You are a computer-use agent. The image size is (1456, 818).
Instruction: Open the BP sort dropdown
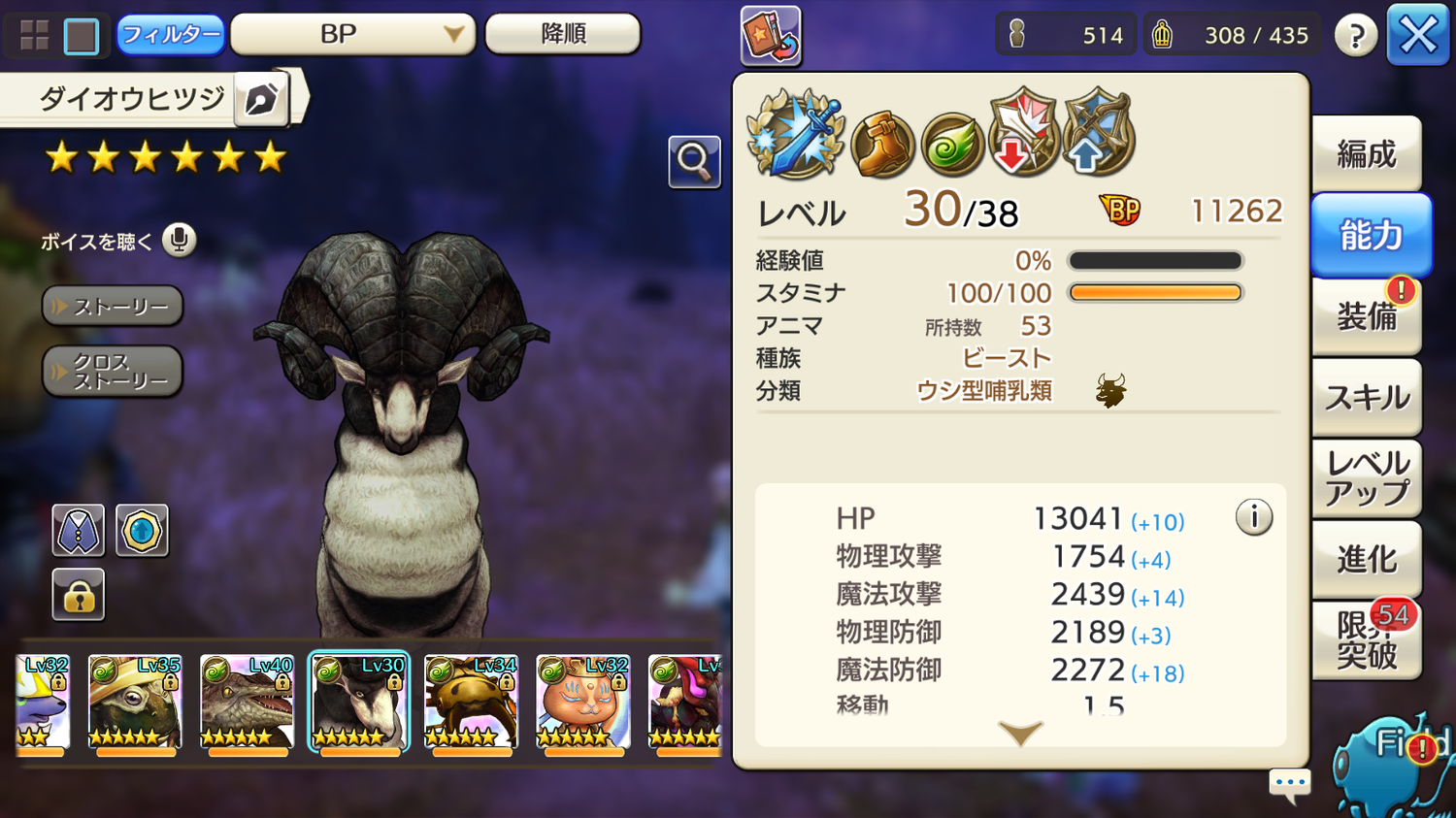pos(352,35)
